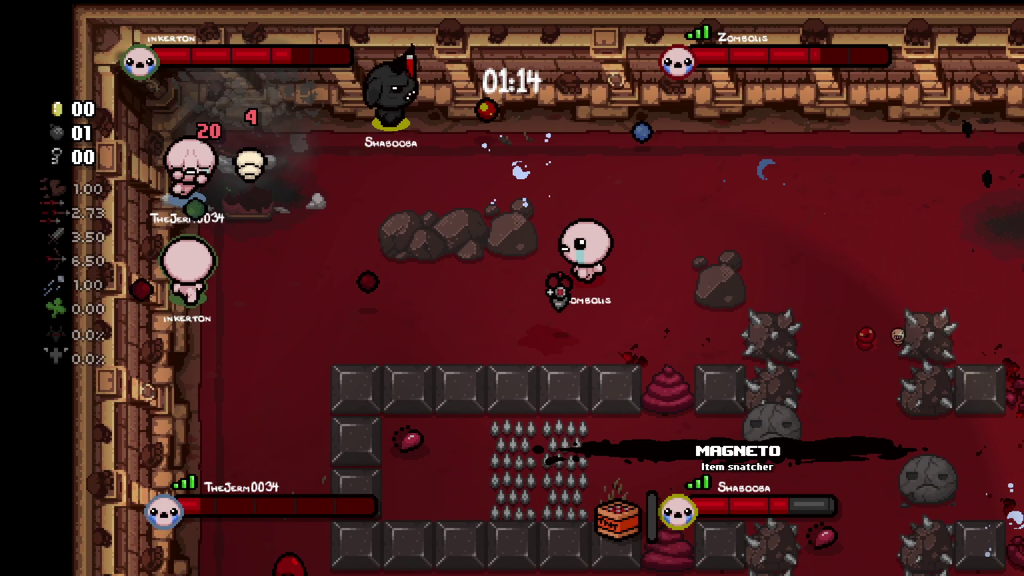Select the bomb counter icon
Viewport: 1024px width, 576px height.
click(x=56, y=133)
